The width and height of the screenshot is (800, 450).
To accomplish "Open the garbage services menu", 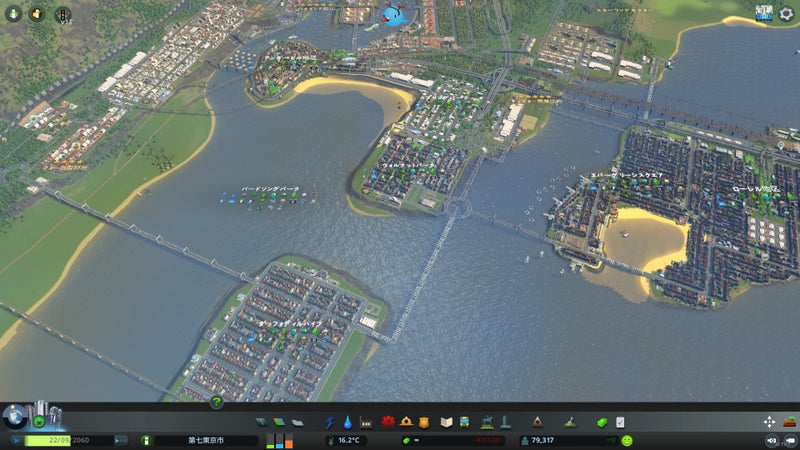I will pos(366,422).
